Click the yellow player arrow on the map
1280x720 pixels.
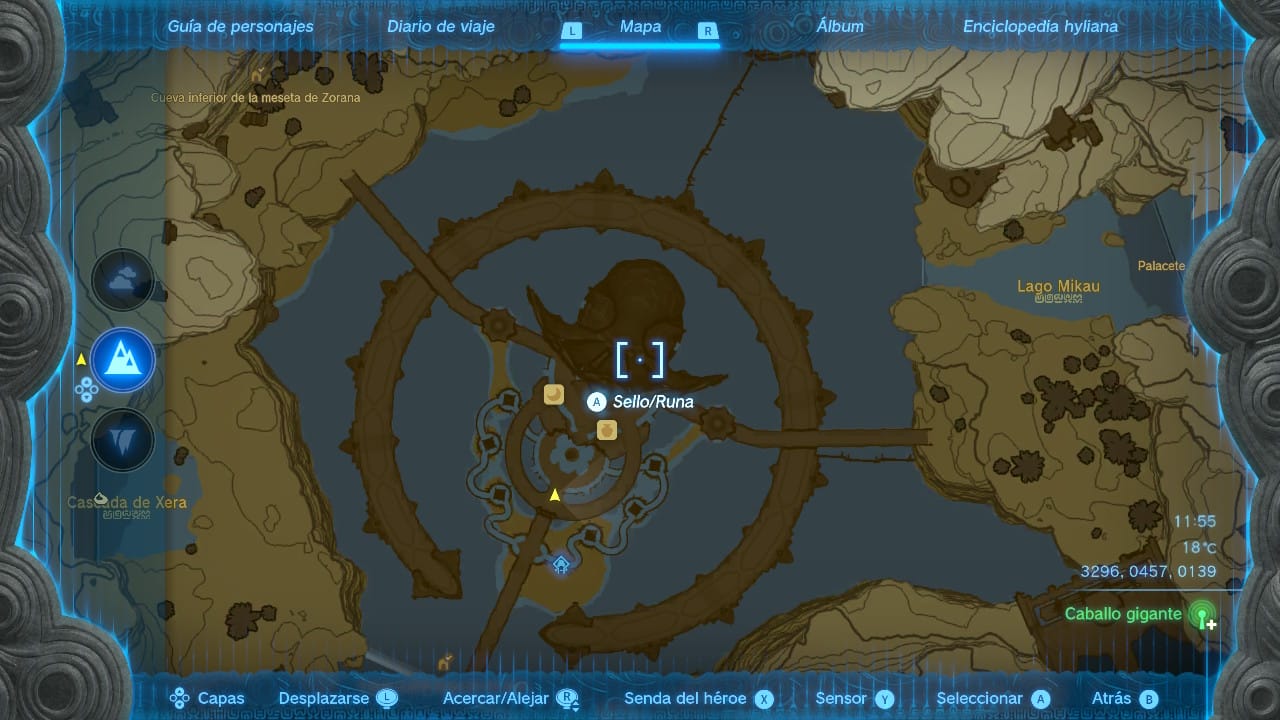pyautogui.click(x=554, y=495)
